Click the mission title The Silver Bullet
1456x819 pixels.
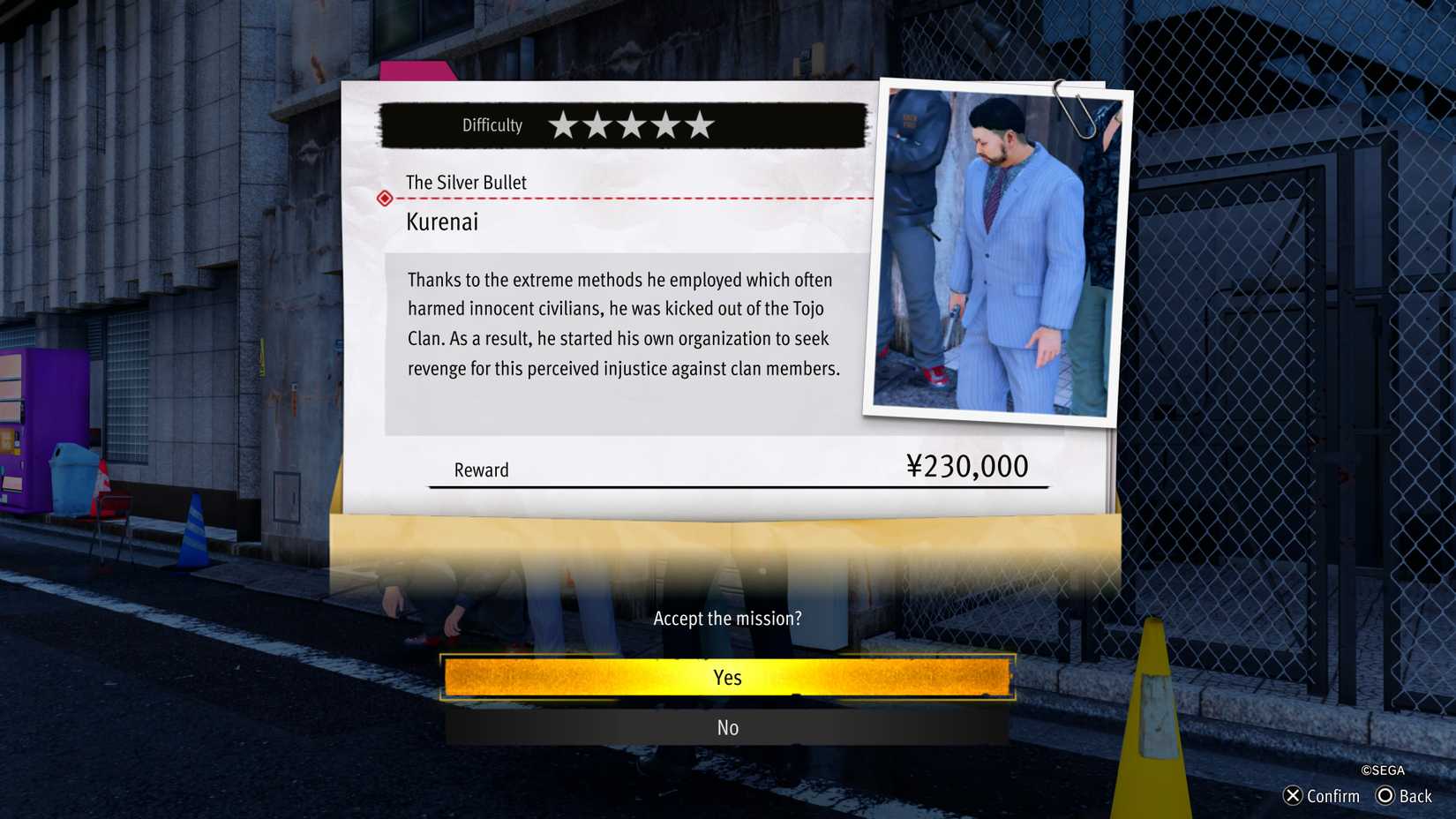466,183
